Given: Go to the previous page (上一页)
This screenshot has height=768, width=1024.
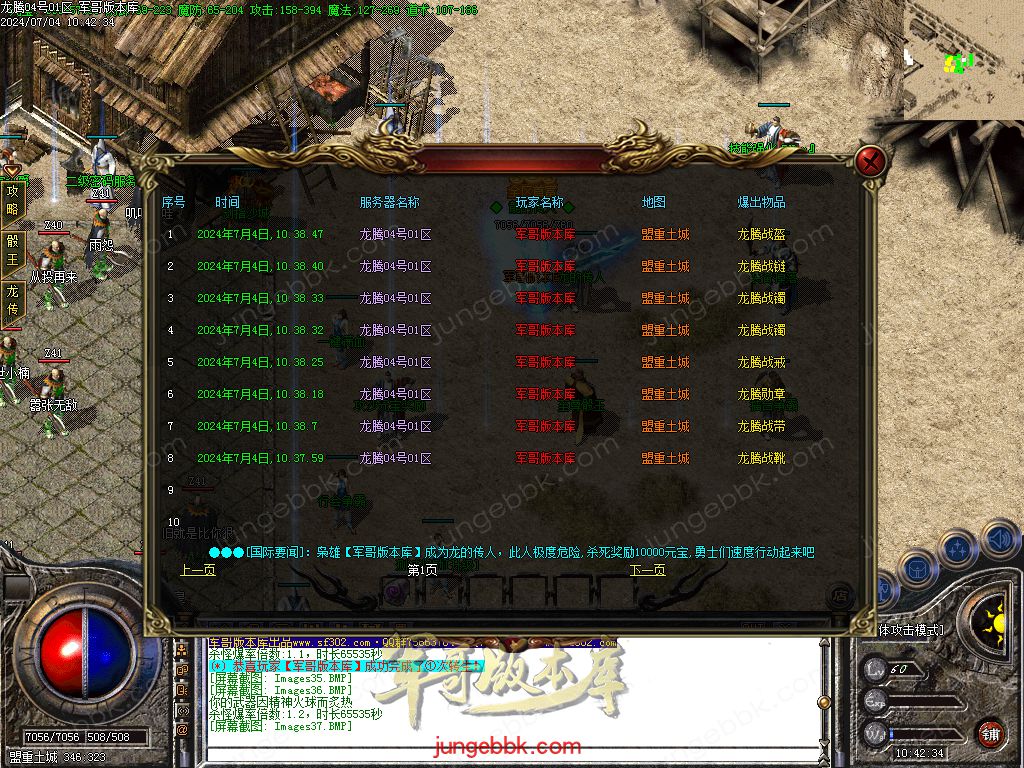Looking at the screenshot, I should click(197, 570).
